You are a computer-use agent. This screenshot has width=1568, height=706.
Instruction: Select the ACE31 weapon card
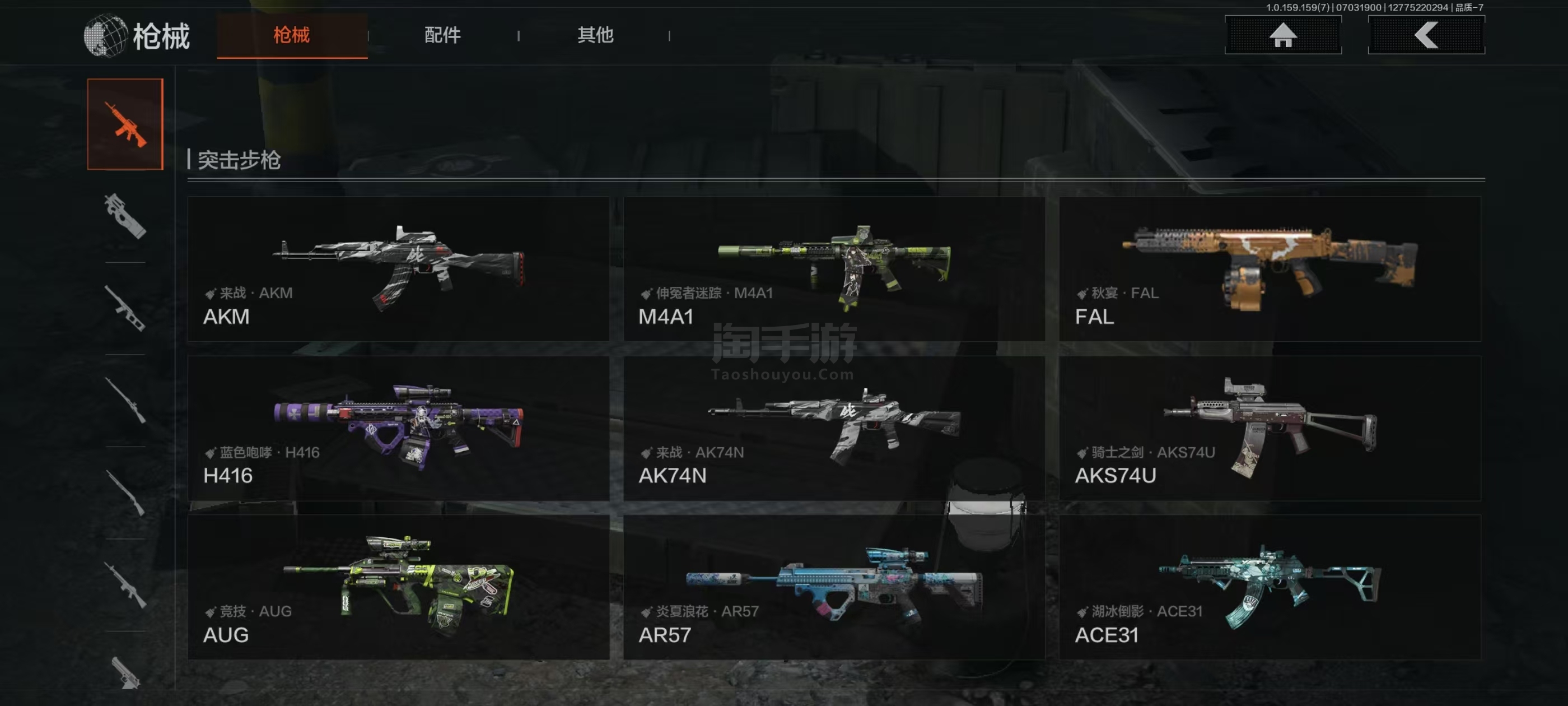(x=1270, y=587)
